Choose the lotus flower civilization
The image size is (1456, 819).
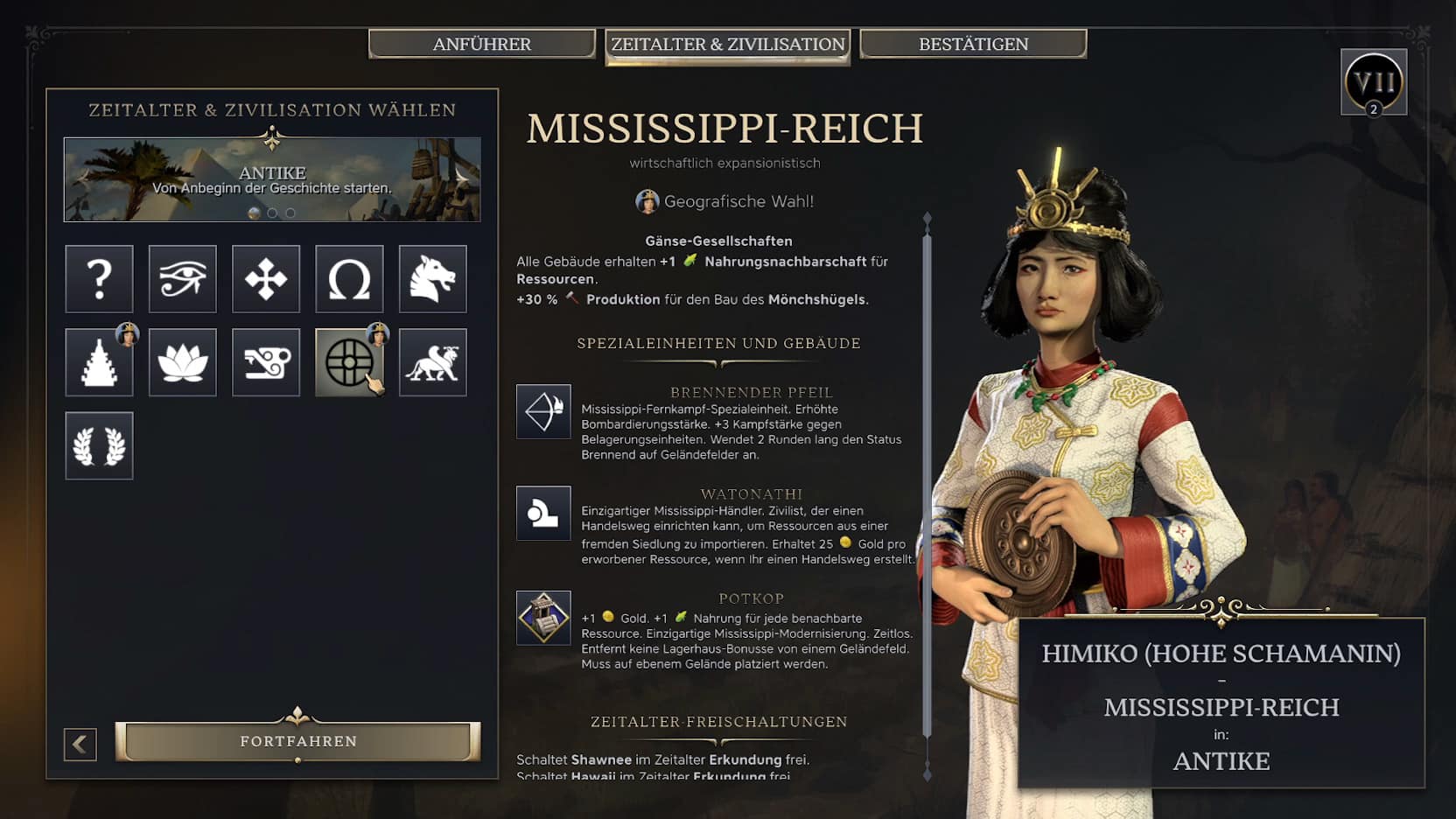[x=182, y=362]
